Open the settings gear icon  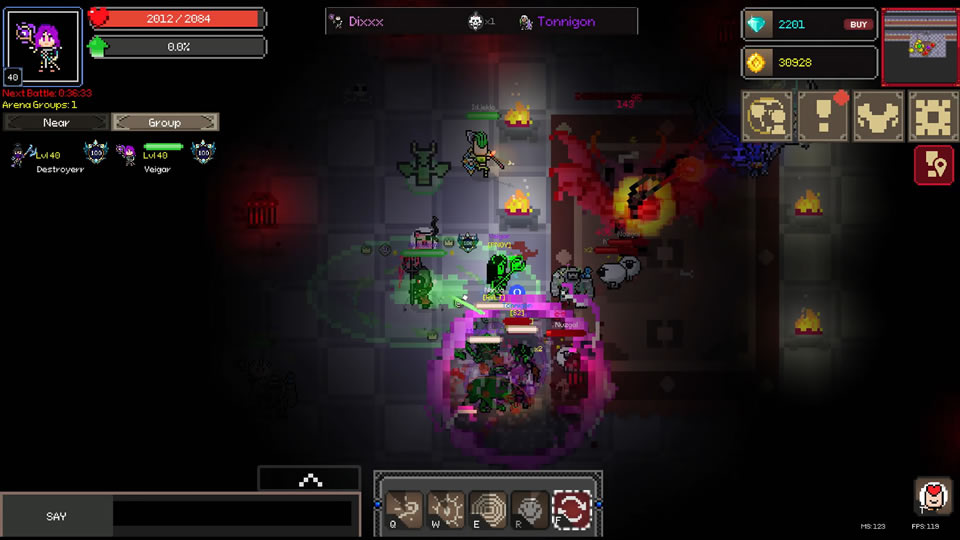pos(933,116)
